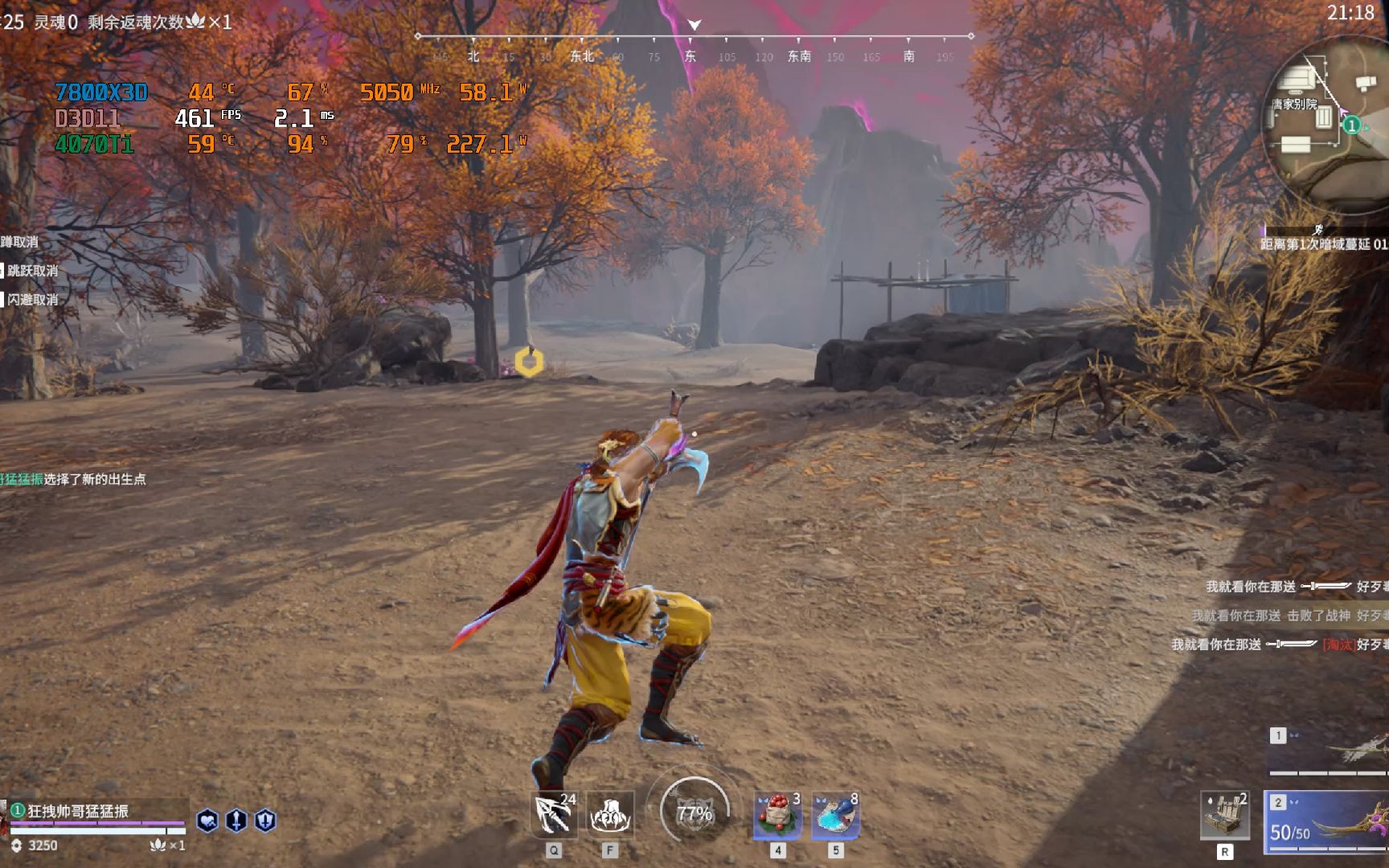Select teammate marker 1 on minimap
Viewport: 1389px width, 868px height.
[1352, 125]
